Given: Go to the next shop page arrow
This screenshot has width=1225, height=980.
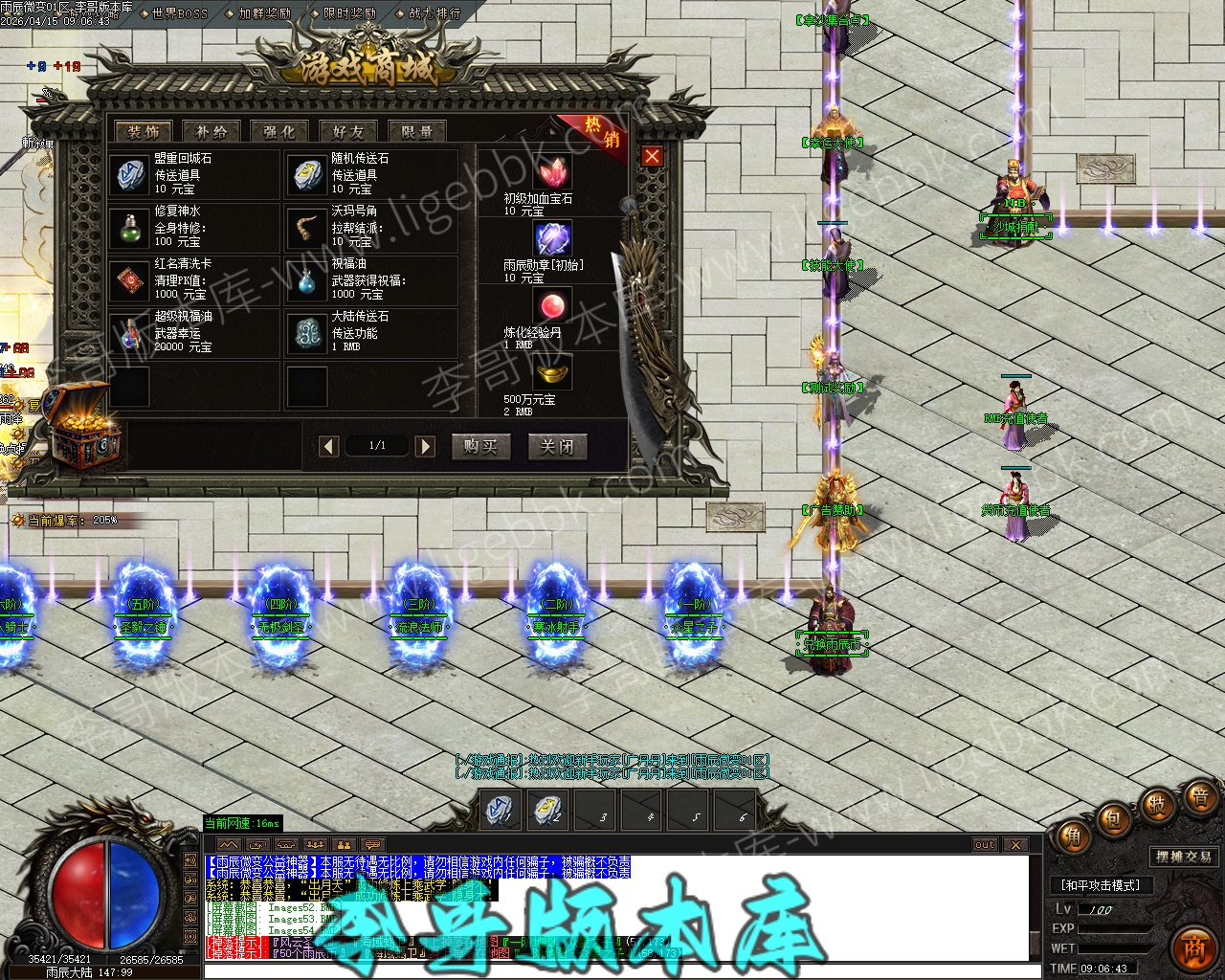Looking at the screenshot, I should pyautogui.click(x=425, y=446).
